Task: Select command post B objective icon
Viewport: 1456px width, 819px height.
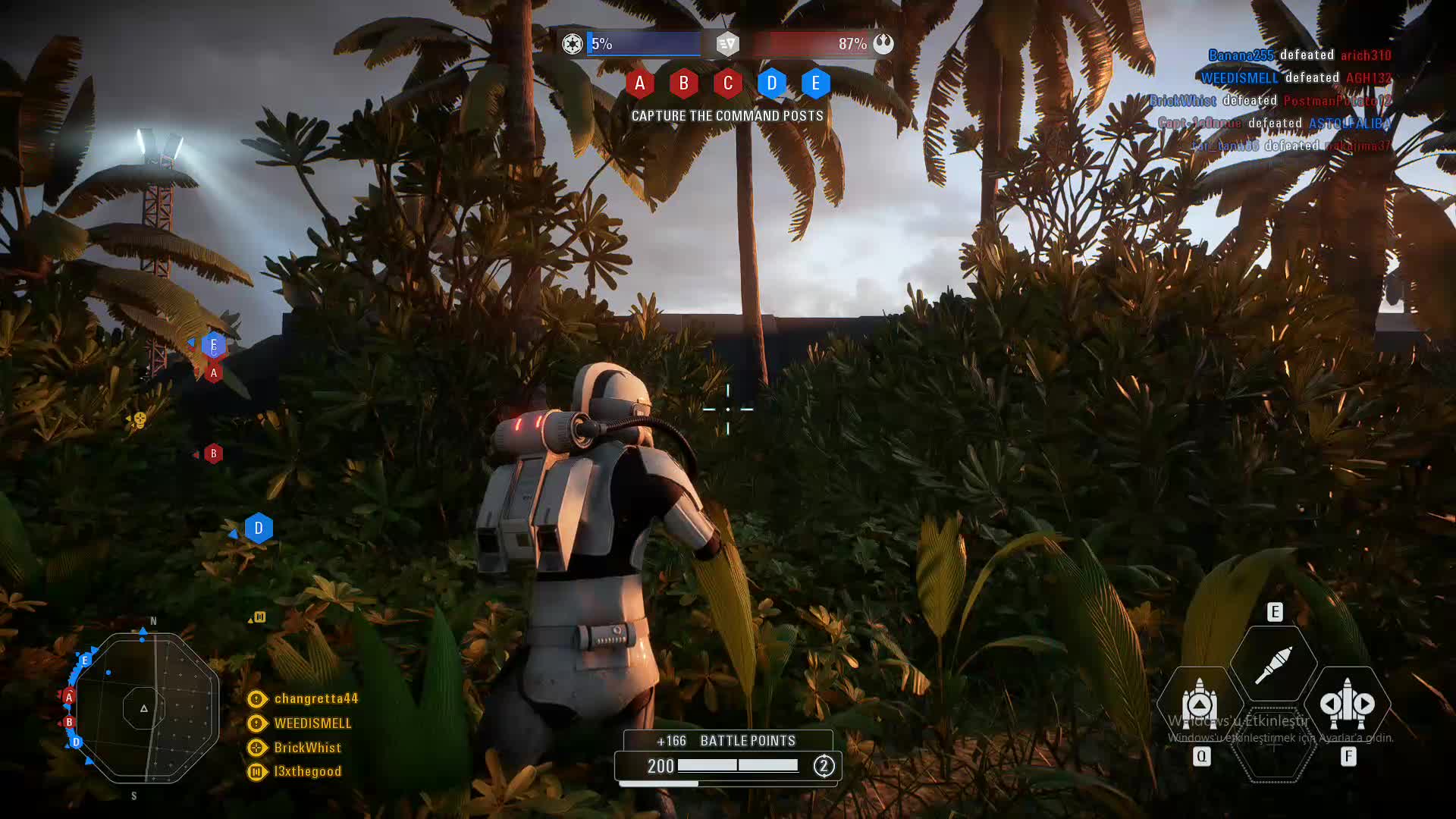Action: tap(683, 83)
